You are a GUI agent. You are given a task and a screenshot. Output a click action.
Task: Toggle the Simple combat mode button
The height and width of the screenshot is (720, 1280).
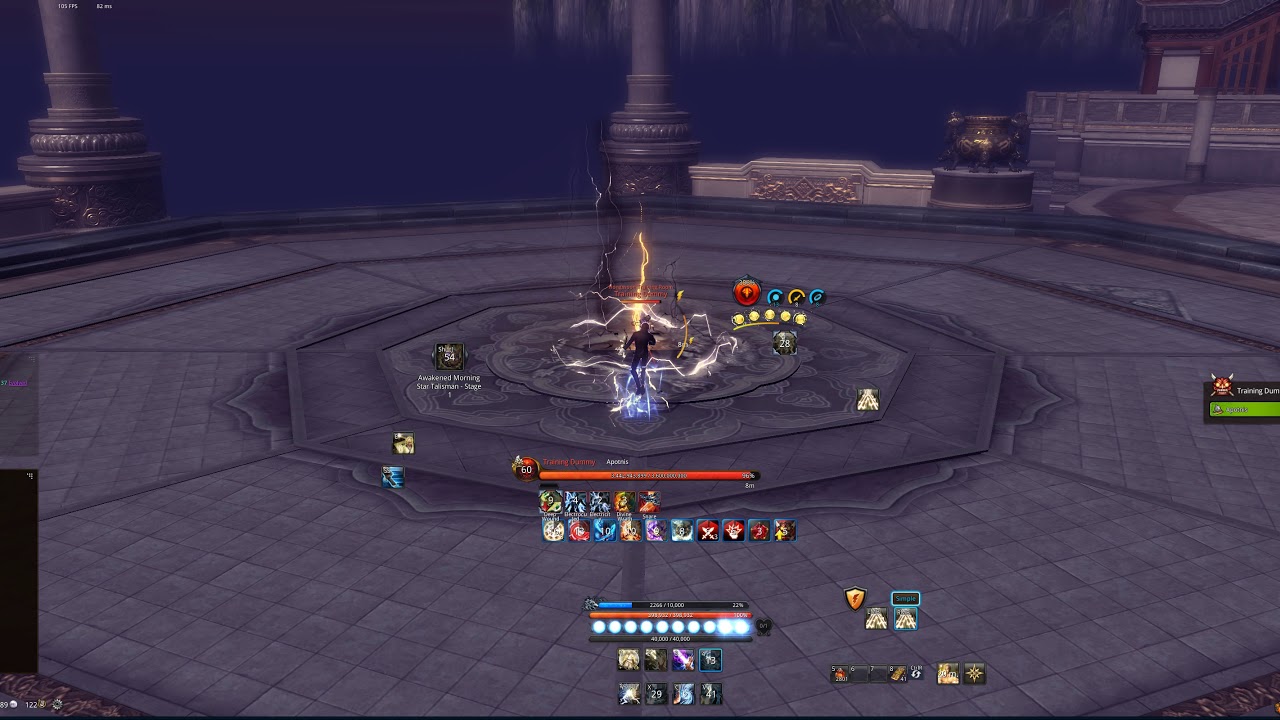click(x=905, y=598)
